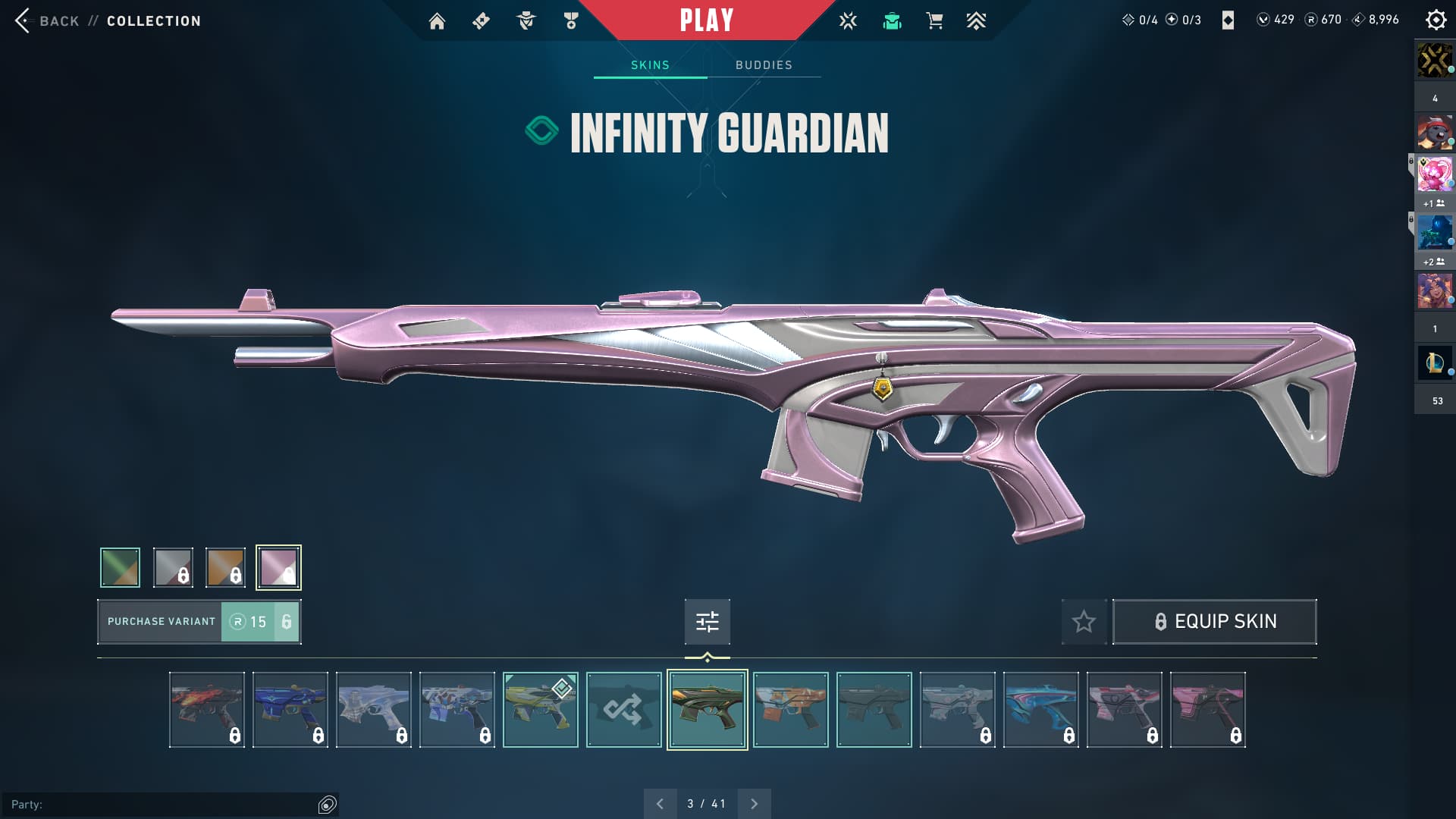Pick the red-orange dragon Guardian skin thumbnail

pos(206,710)
